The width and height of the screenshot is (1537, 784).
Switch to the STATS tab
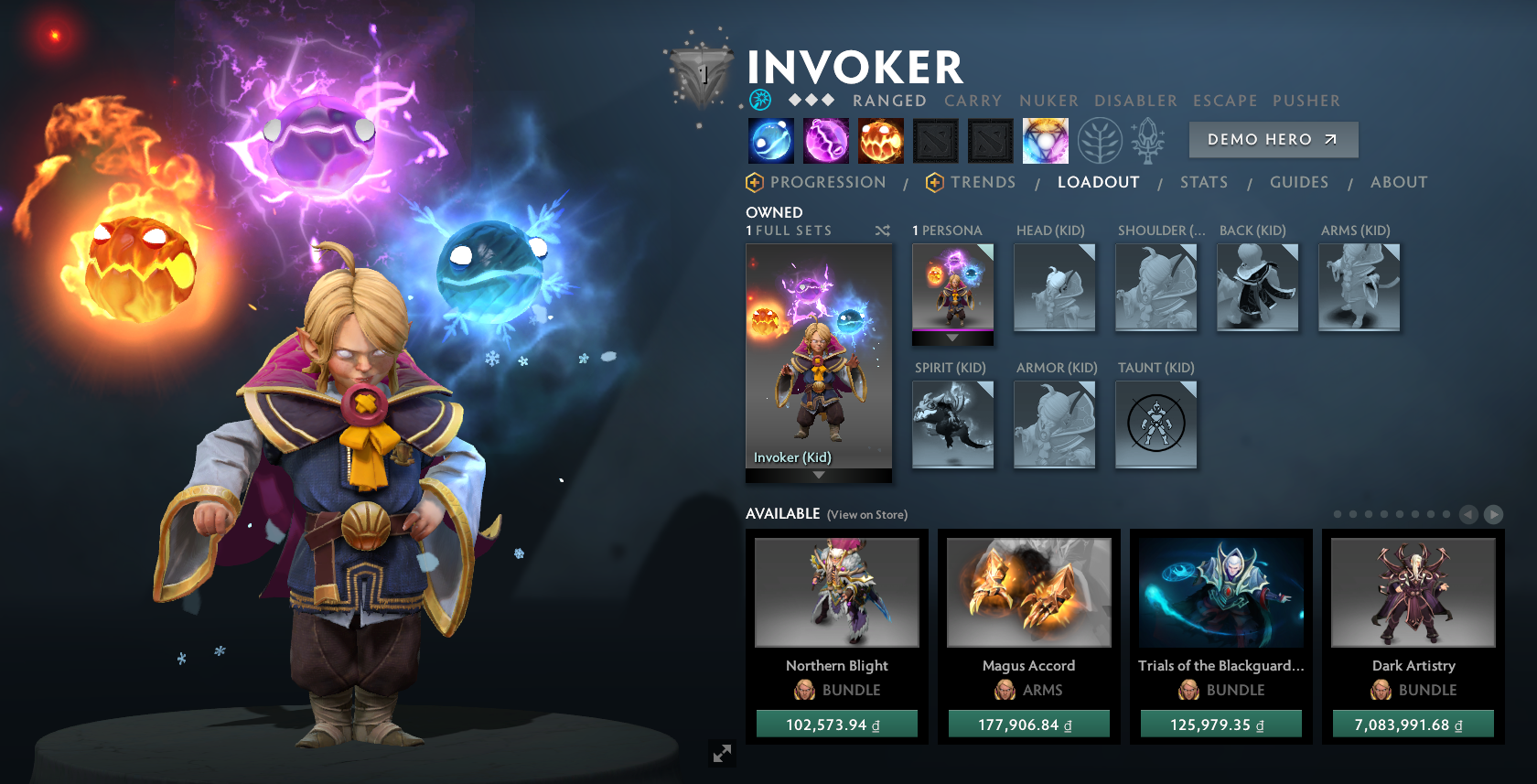(x=1204, y=182)
